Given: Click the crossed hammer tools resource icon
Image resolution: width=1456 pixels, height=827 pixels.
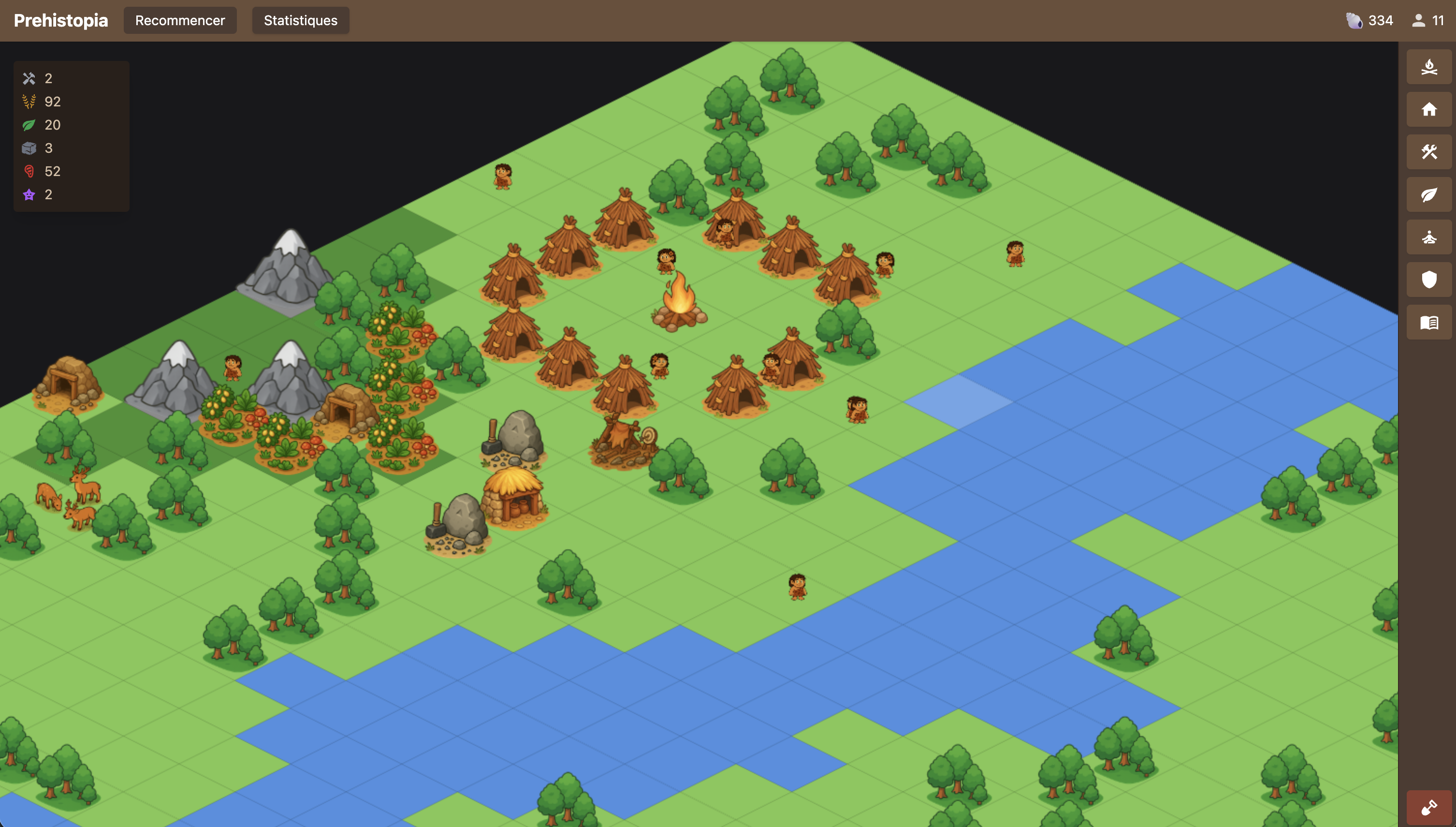Looking at the screenshot, I should (29, 78).
